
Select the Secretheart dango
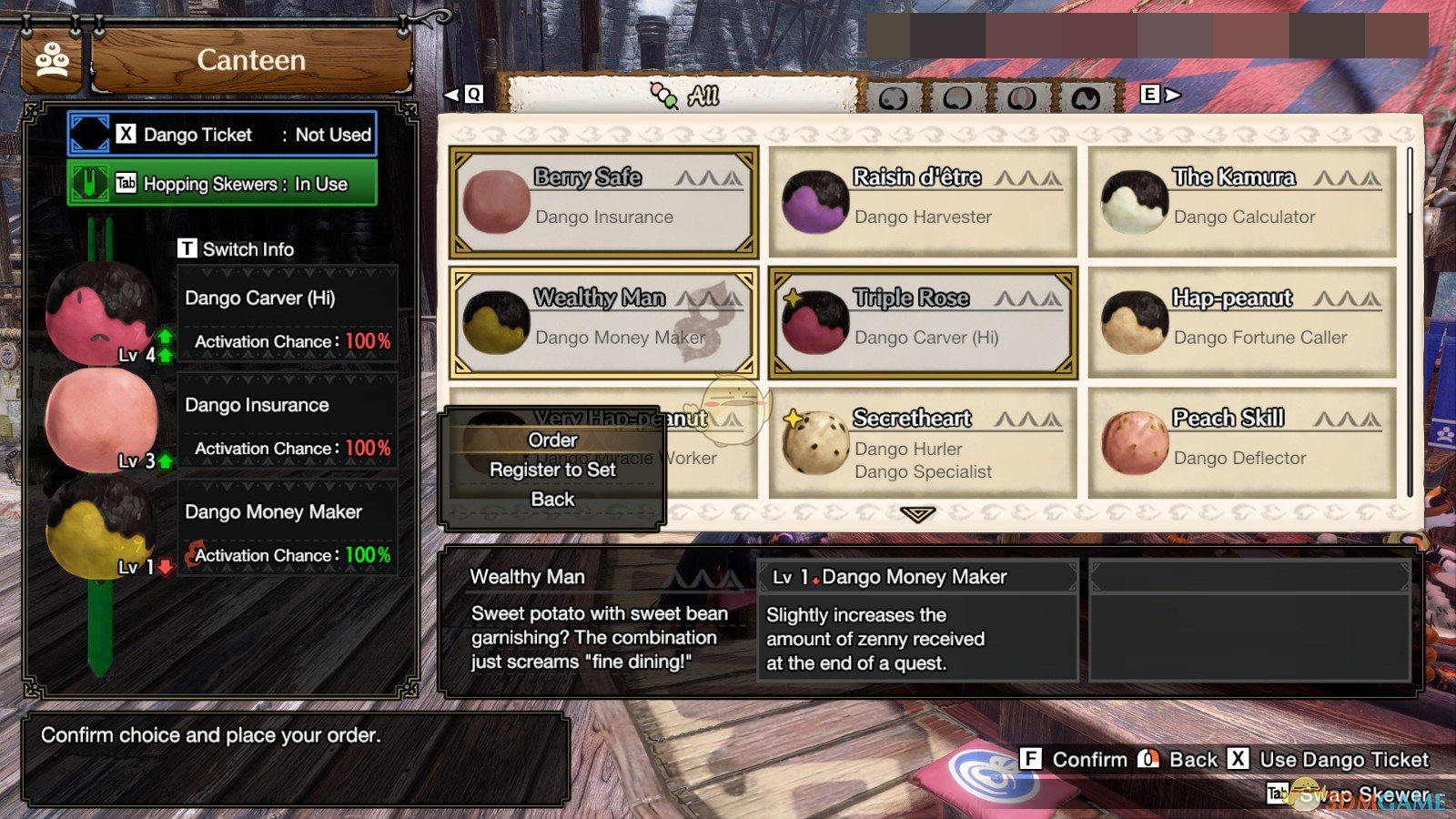923,443
